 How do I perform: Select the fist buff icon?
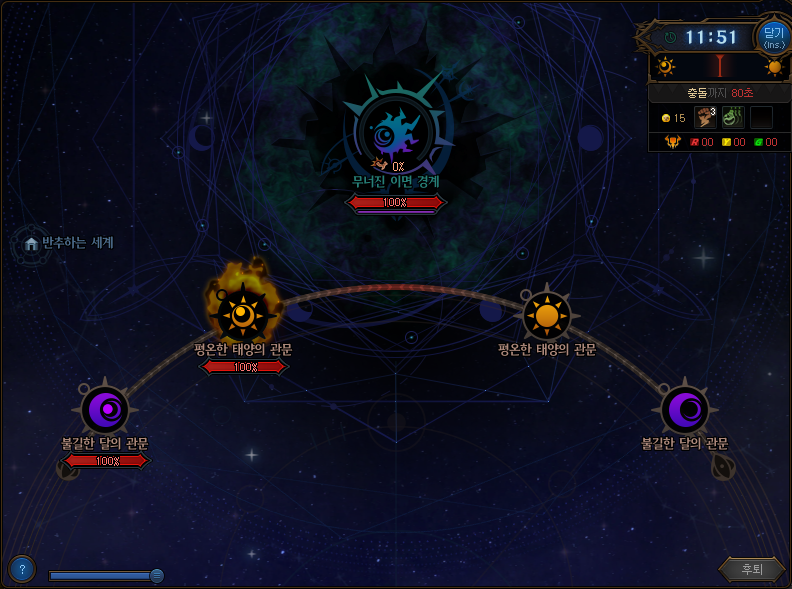(706, 118)
